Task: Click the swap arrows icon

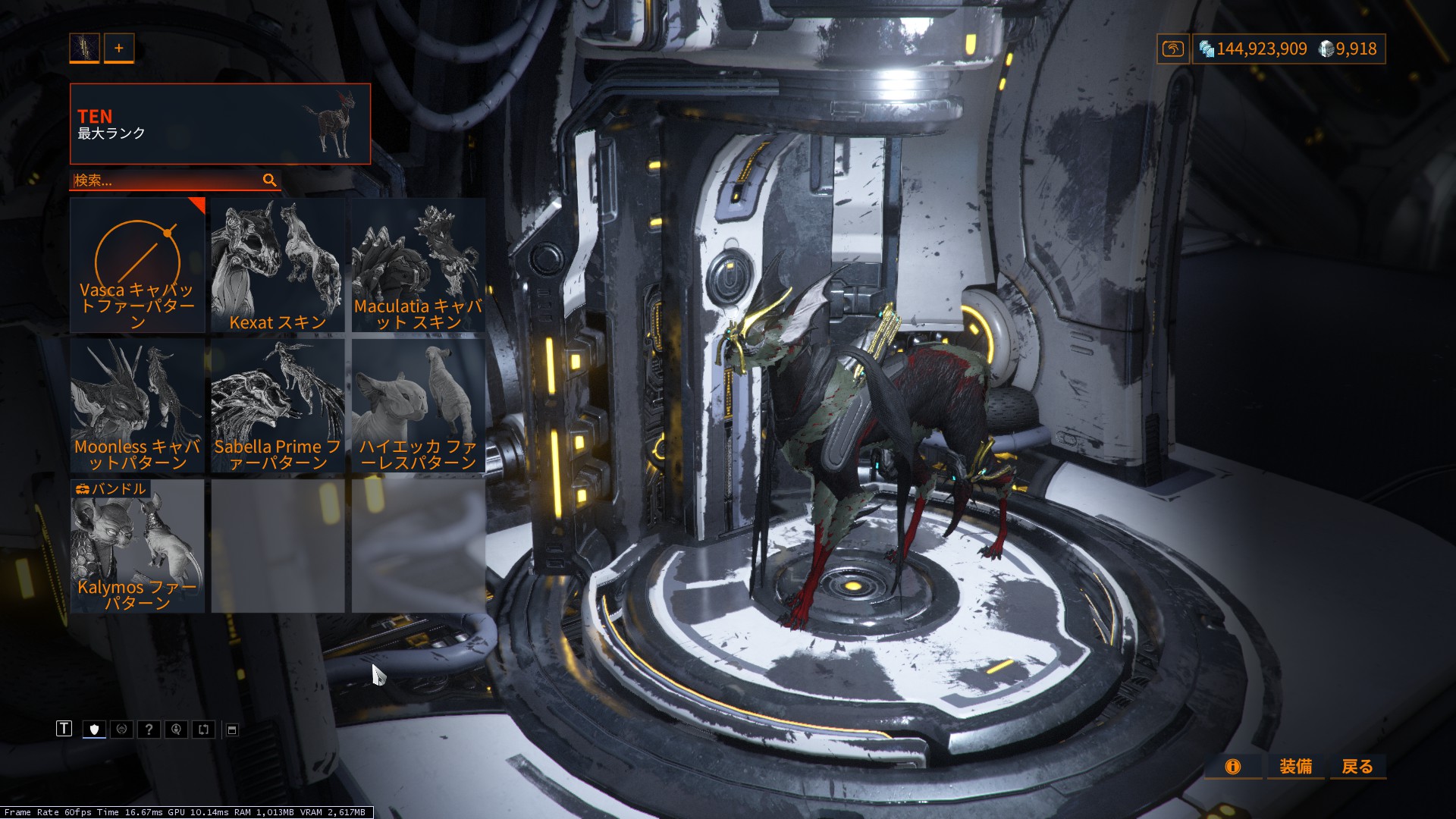Action: pyautogui.click(x=203, y=730)
